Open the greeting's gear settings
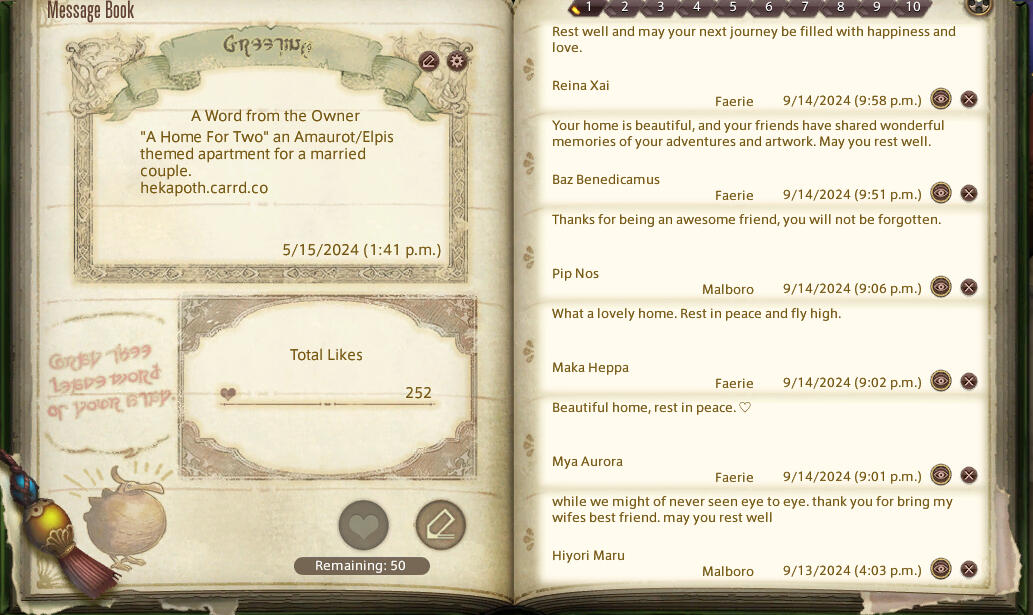1033x615 pixels. [x=457, y=61]
